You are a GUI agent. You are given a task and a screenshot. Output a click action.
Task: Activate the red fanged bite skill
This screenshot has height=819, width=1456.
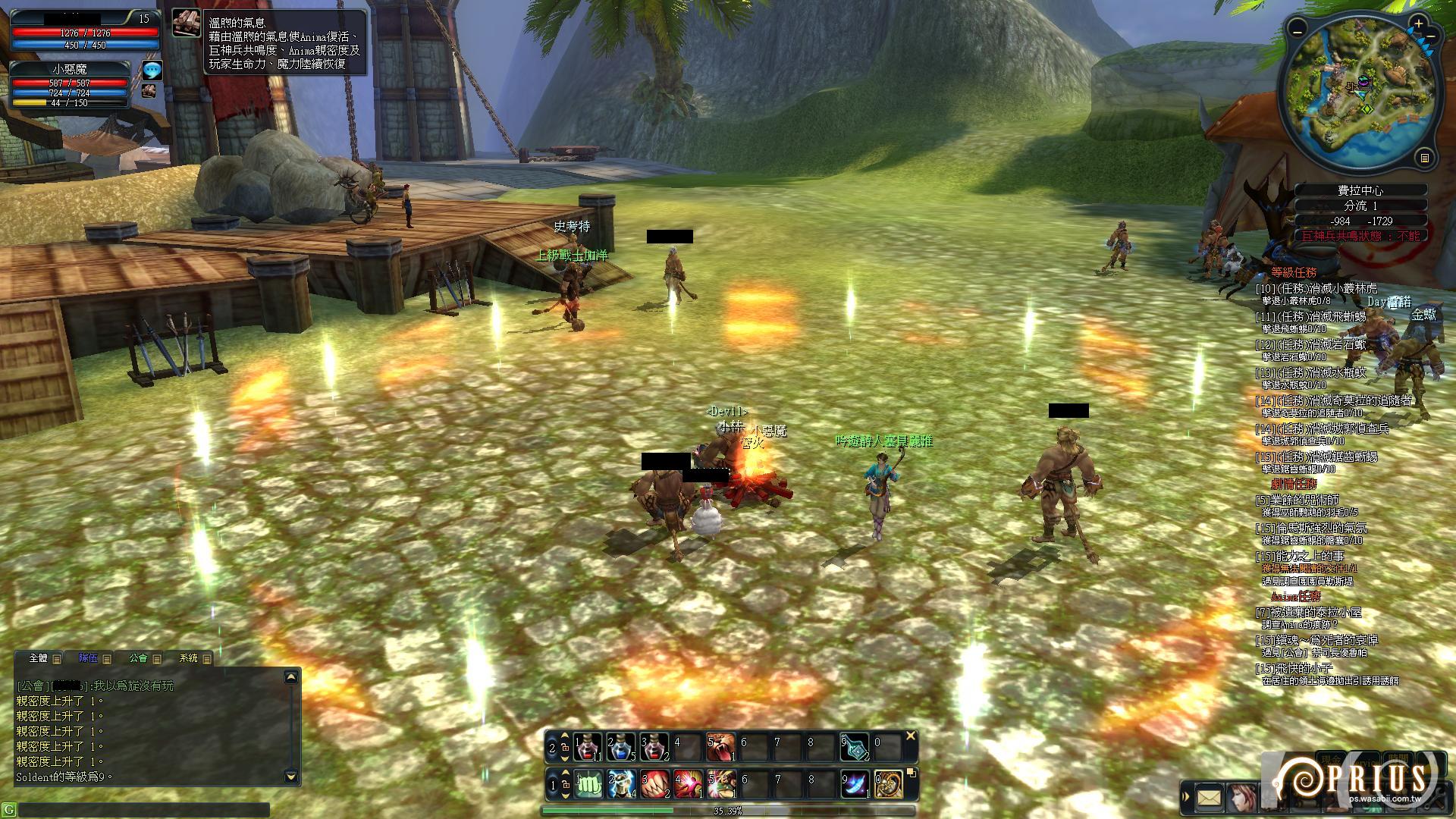point(654,784)
